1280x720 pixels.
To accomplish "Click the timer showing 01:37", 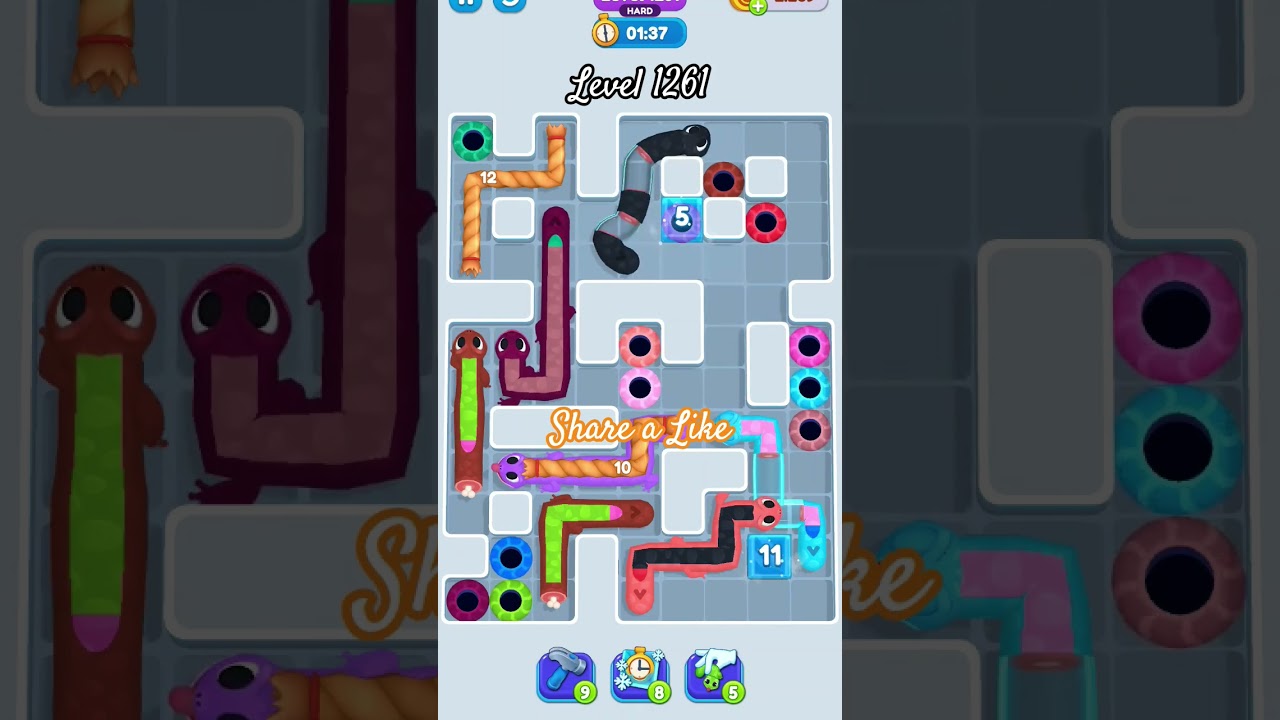I will click(x=646, y=33).
